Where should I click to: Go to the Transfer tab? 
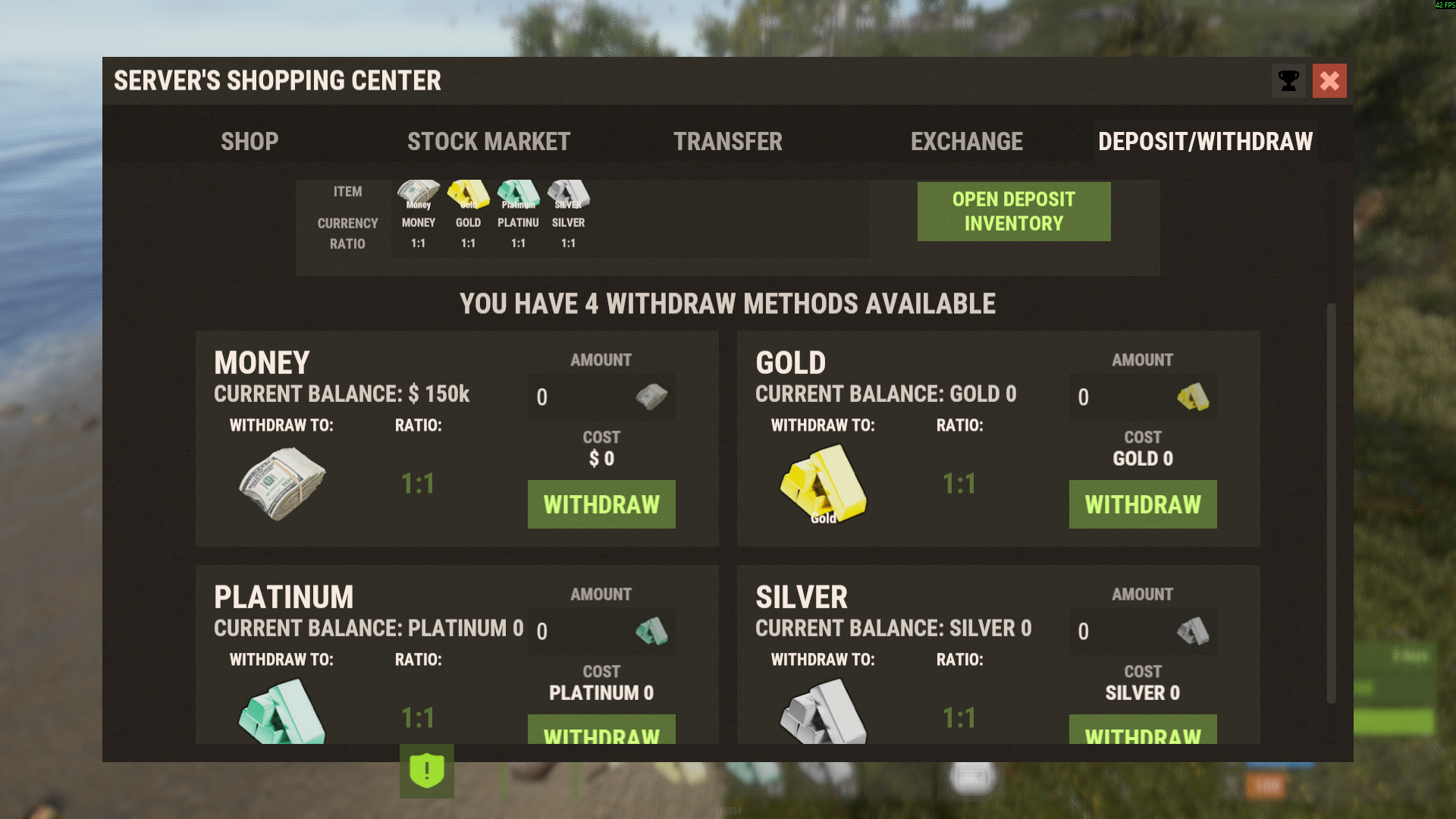(727, 142)
